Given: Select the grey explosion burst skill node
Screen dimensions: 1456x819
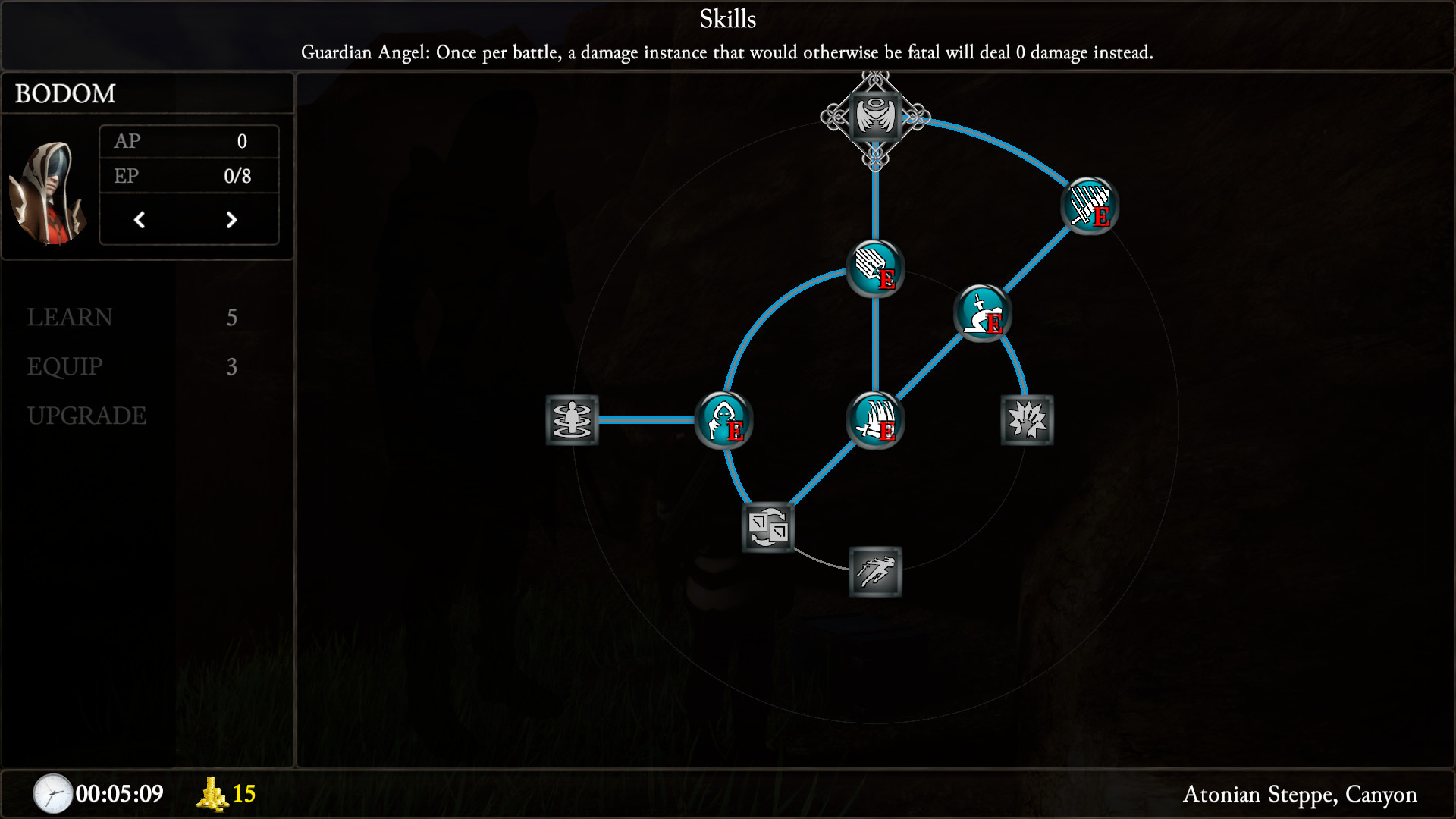Looking at the screenshot, I should pyautogui.click(x=1027, y=421).
